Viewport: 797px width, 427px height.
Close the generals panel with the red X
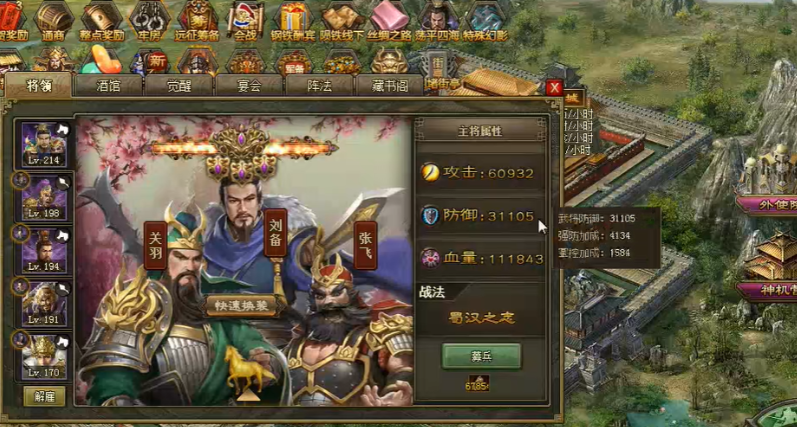coord(554,88)
